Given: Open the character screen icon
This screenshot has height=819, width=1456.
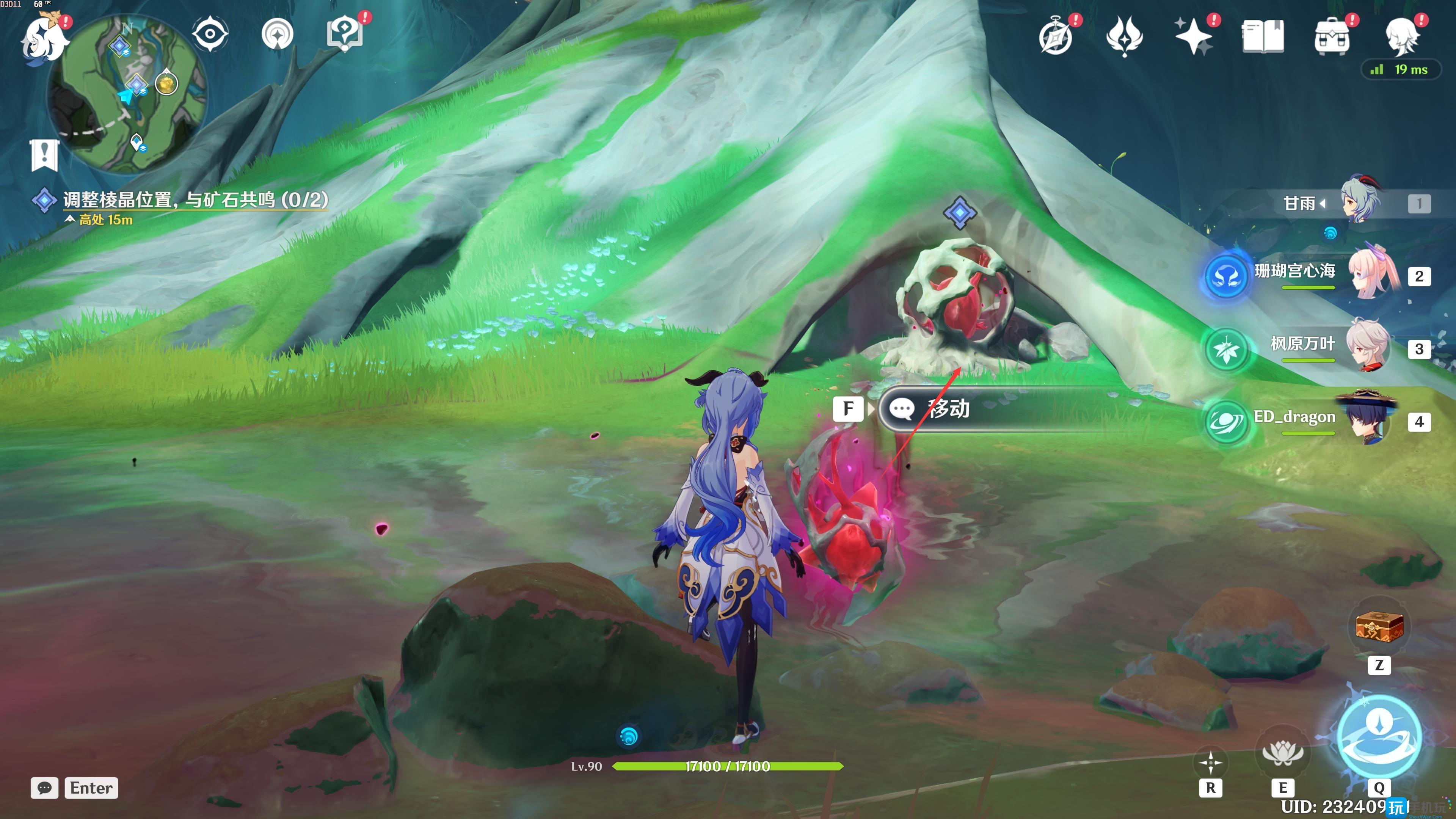Looking at the screenshot, I should (1401, 37).
